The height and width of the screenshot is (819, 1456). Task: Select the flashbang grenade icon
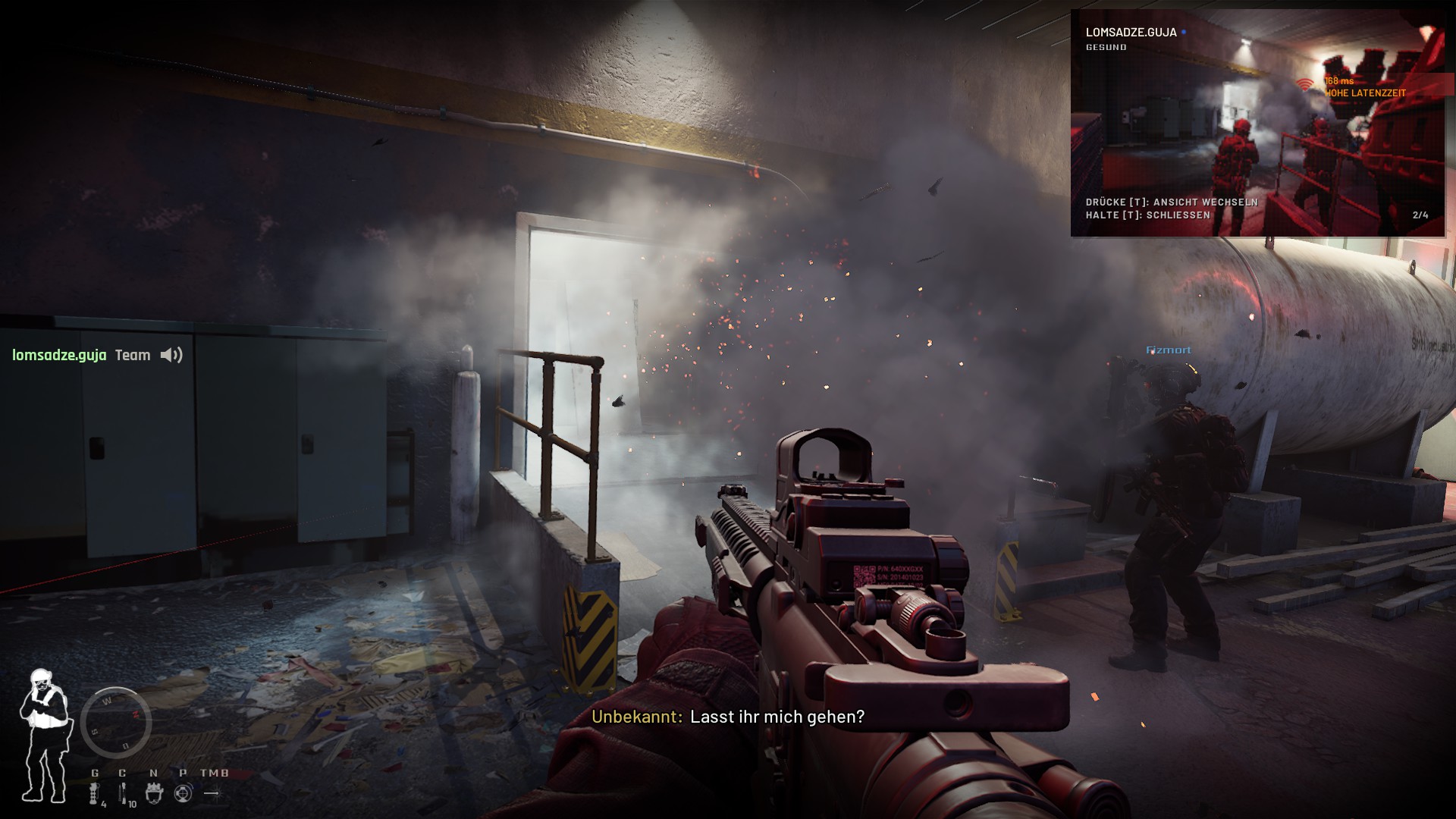(x=95, y=793)
